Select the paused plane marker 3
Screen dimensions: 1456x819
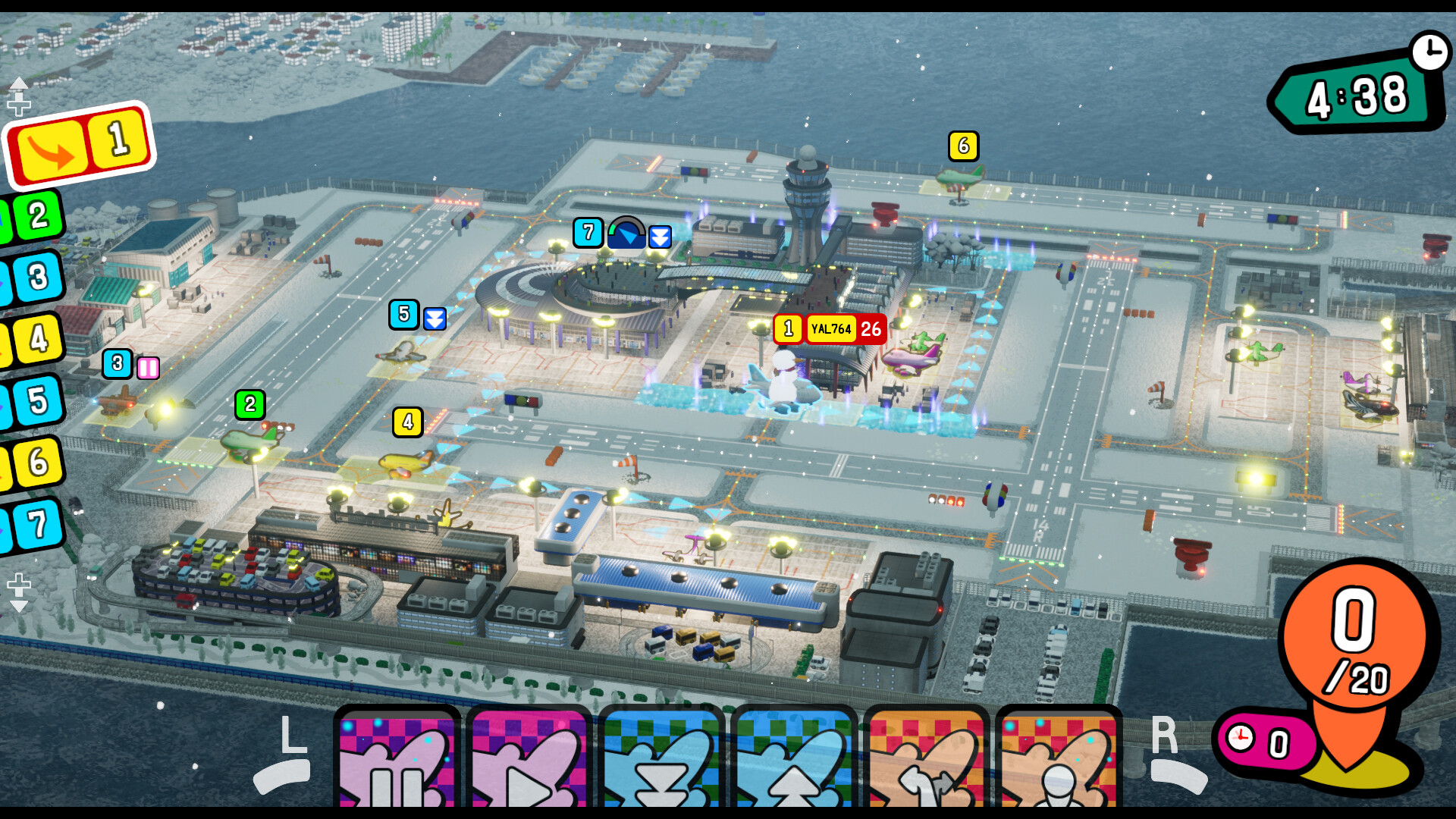118,364
